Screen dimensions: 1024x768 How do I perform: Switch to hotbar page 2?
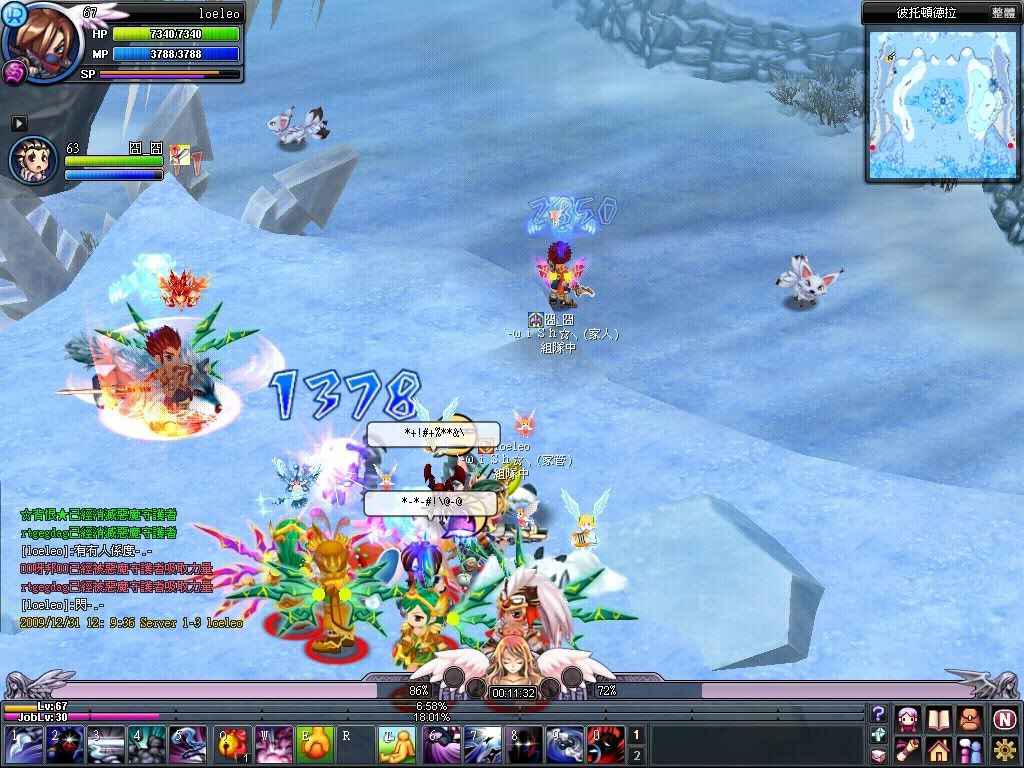point(635,755)
